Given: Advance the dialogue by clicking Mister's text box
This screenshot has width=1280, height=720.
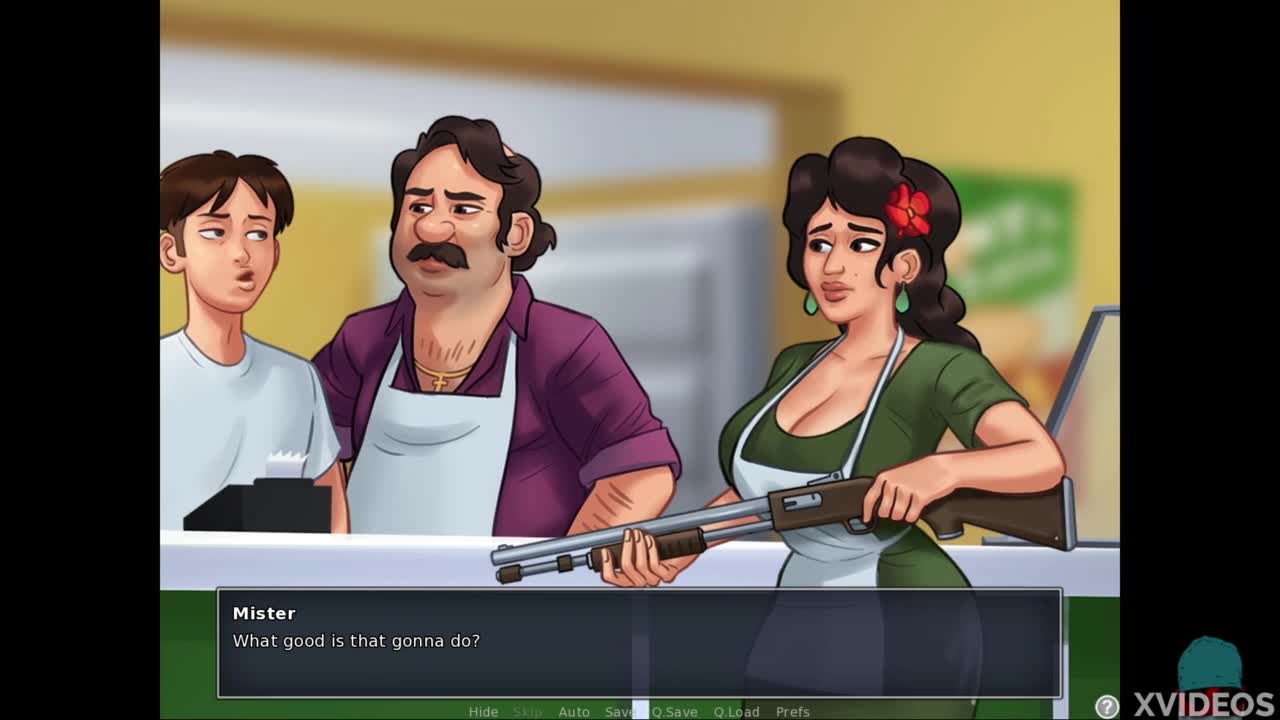Looking at the screenshot, I should click(639, 642).
